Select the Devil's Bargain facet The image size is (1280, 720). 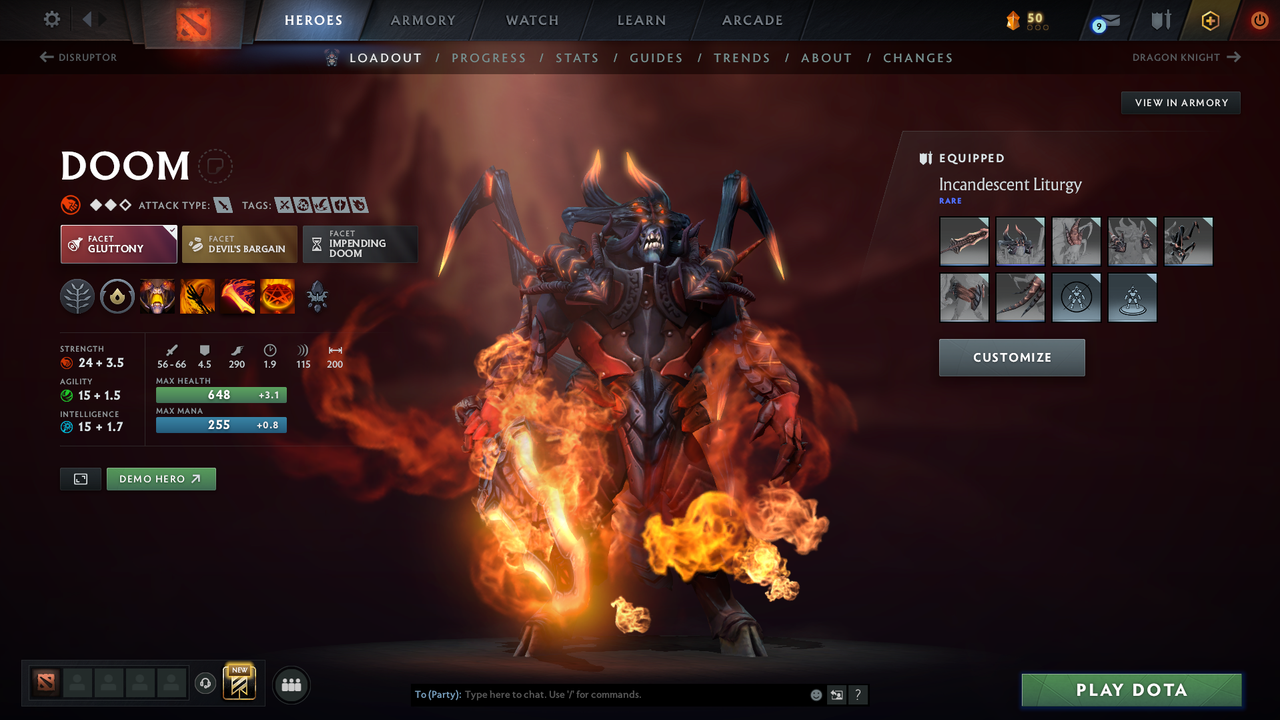pyautogui.click(x=239, y=243)
